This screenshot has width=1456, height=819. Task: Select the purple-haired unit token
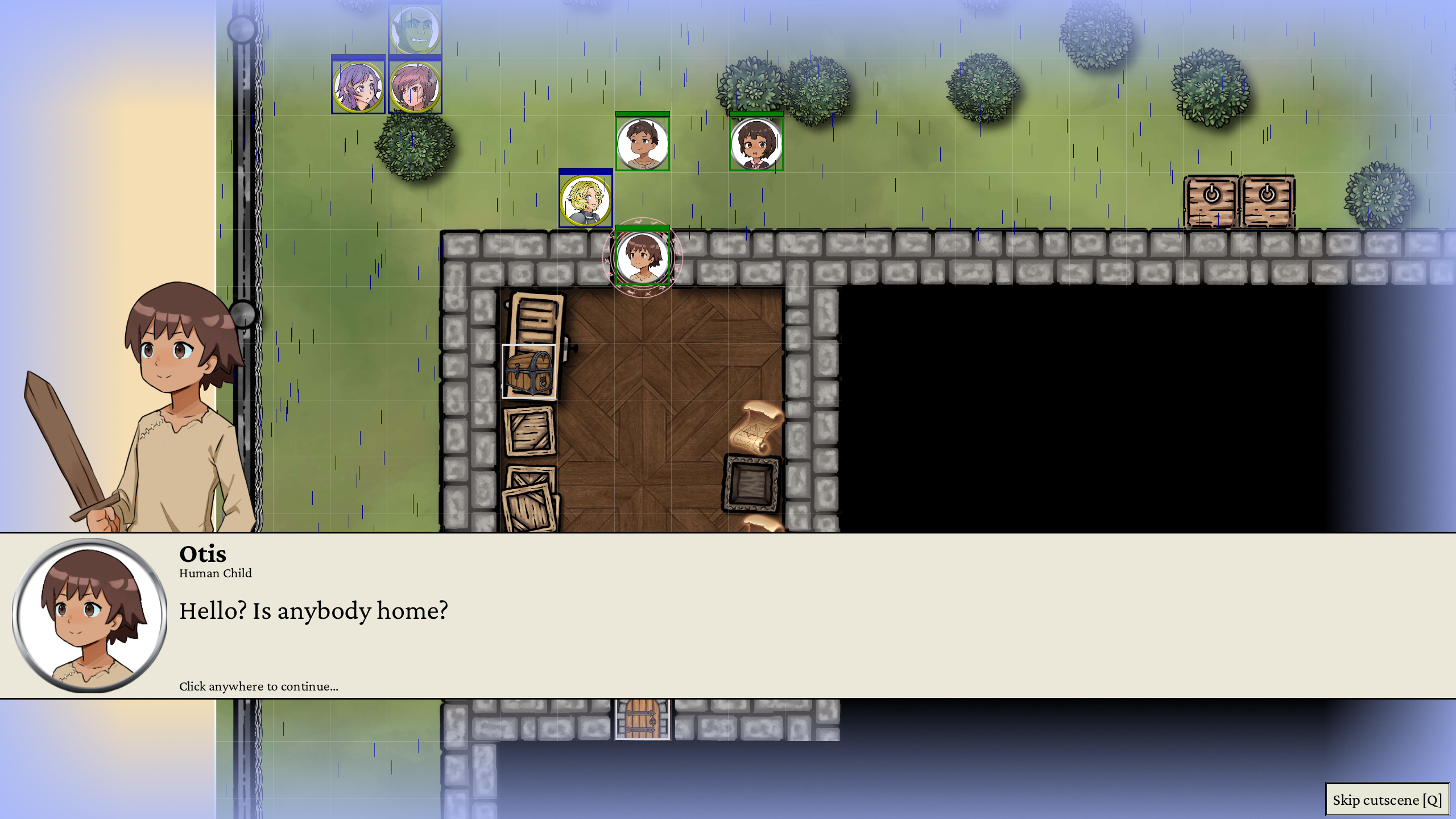point(358,87)
